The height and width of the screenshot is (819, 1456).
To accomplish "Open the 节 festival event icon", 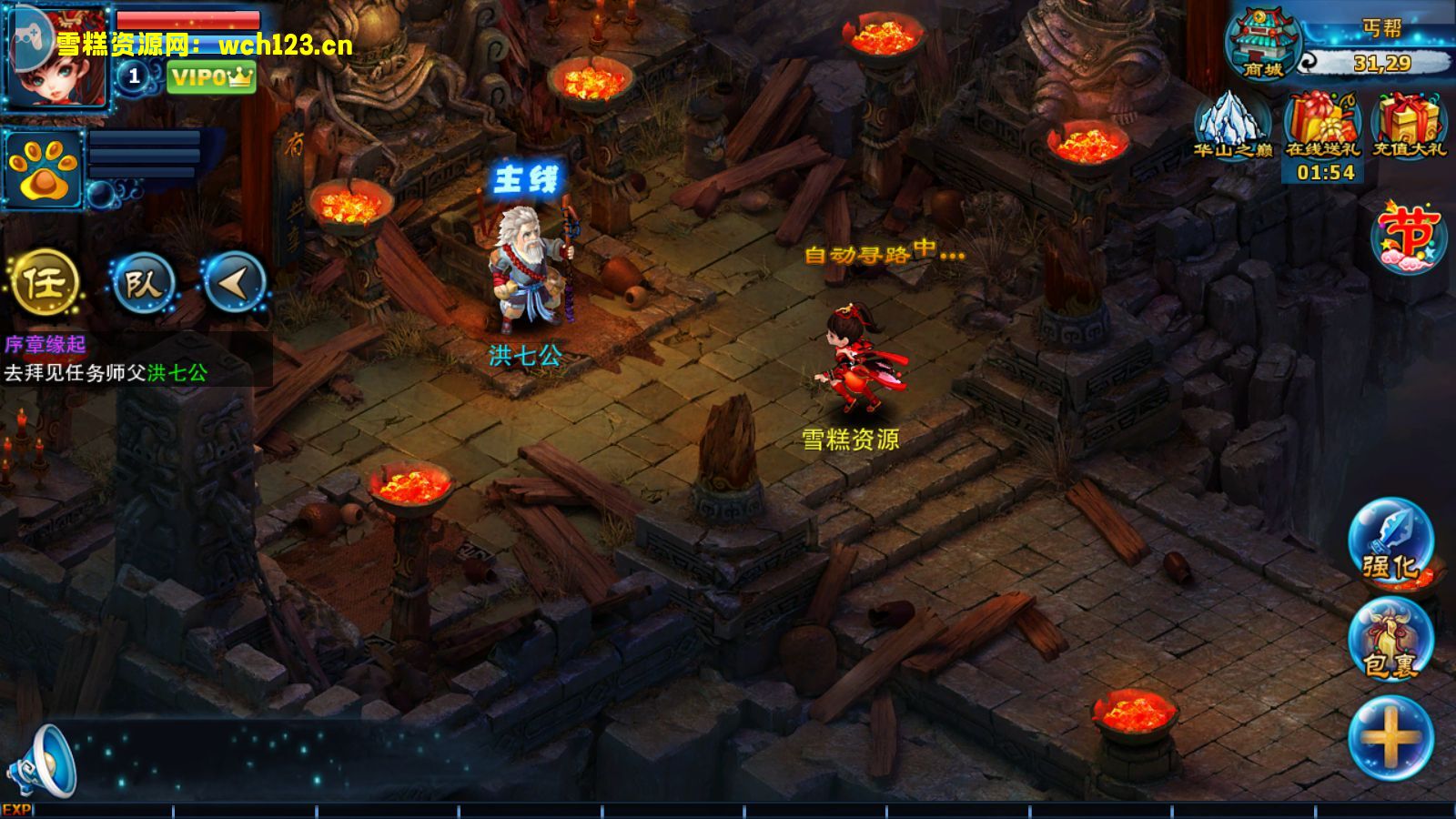I will coord(1409,237).
